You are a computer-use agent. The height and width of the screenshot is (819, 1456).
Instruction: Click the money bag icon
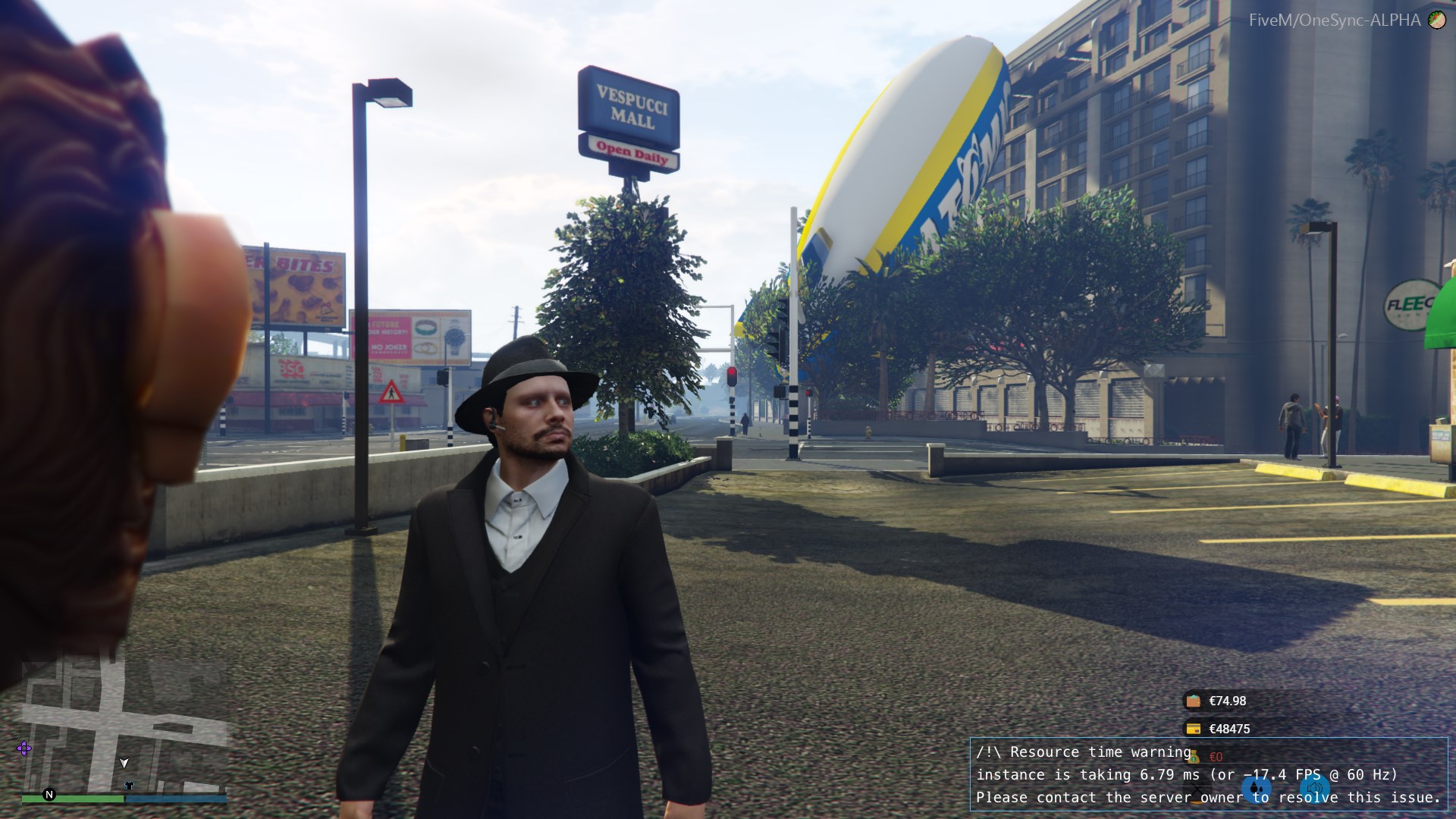click(x=1194, y=757)
